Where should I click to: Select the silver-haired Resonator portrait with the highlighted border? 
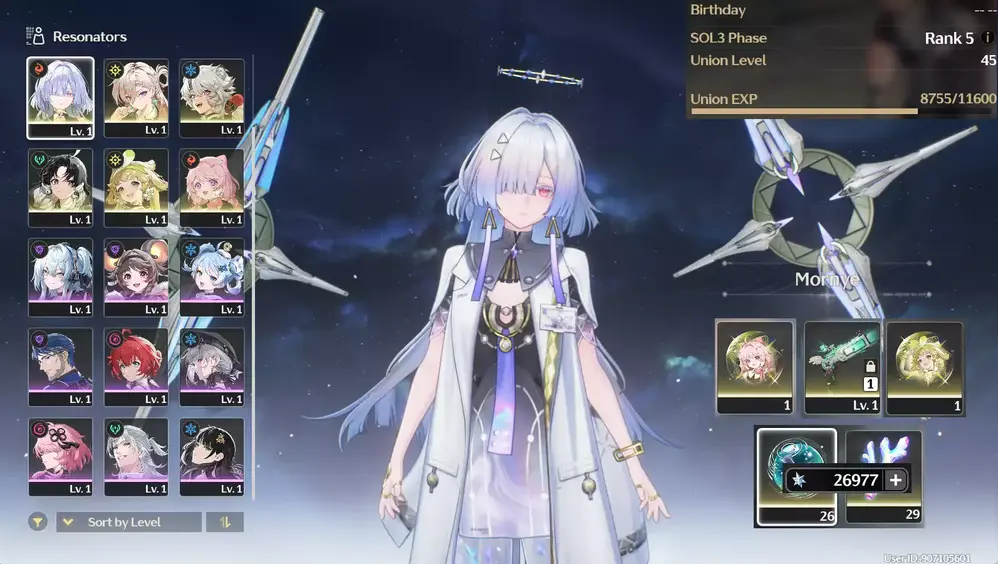click(60, 96)
